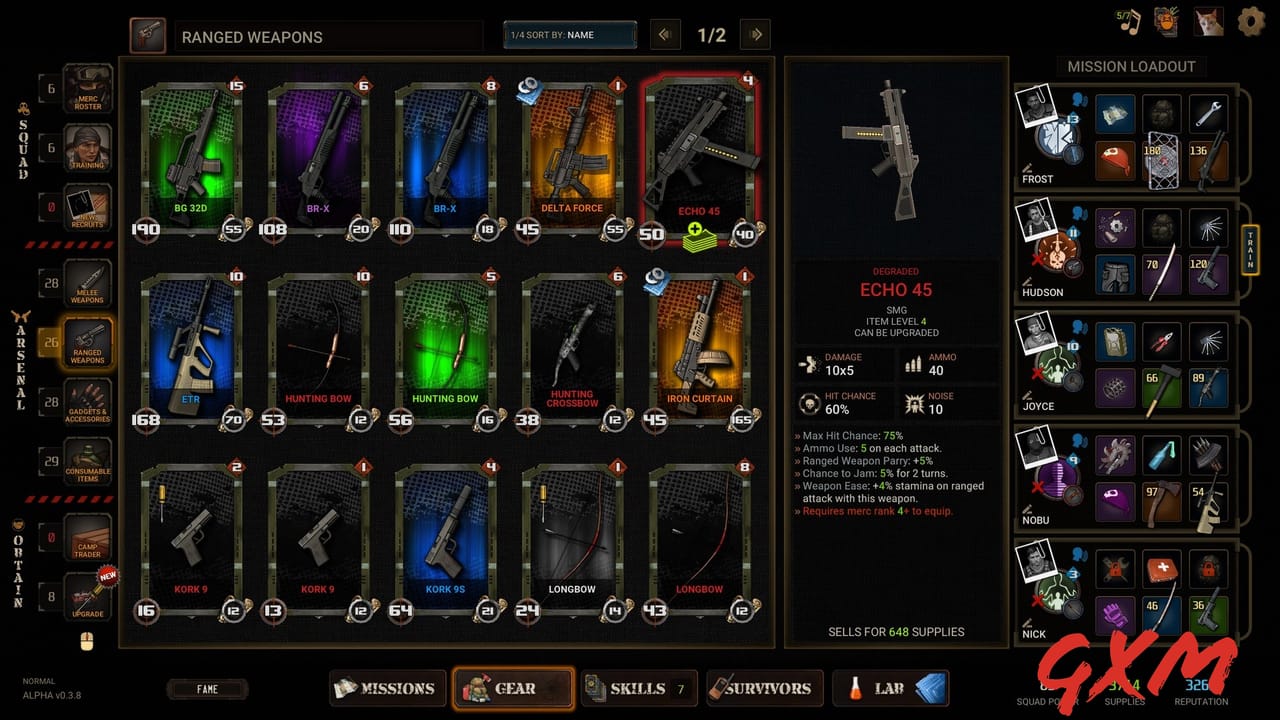This screenshot has height=720, width=1280.
Task: Go to page 2 with the forward arrow
Action: click(x=755, y=33)
